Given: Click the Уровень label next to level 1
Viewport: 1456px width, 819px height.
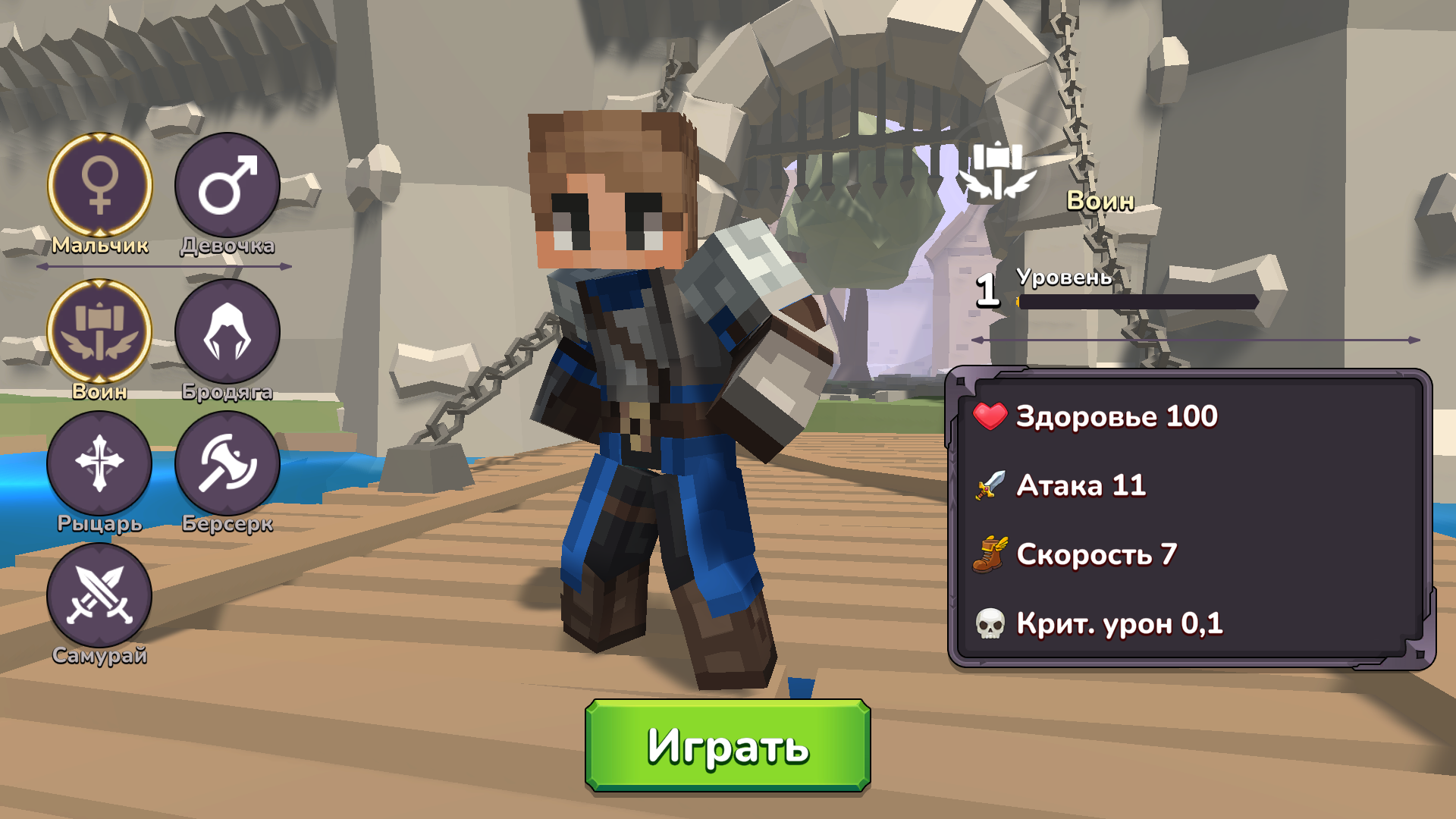Looking at the screenshot, I should coord(1065,278).
